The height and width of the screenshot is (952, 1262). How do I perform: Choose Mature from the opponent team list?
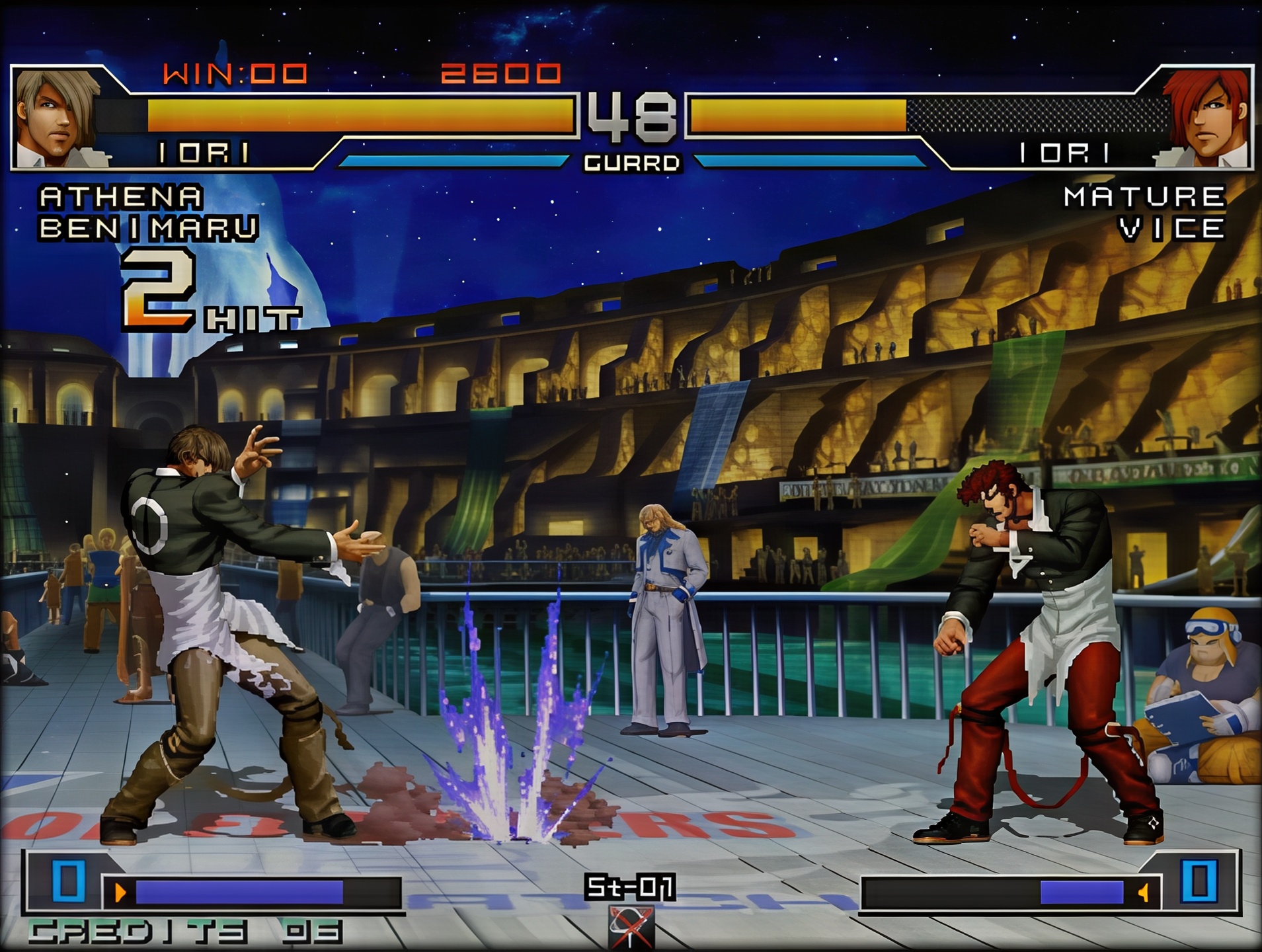pyautogui.click(x=1144, y=196)
